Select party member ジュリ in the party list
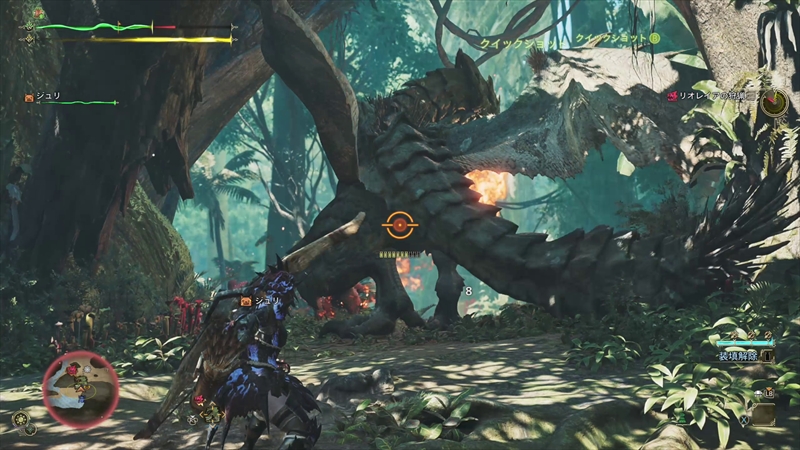This screenshot has width=800, height=450. (x=50, y=98)
